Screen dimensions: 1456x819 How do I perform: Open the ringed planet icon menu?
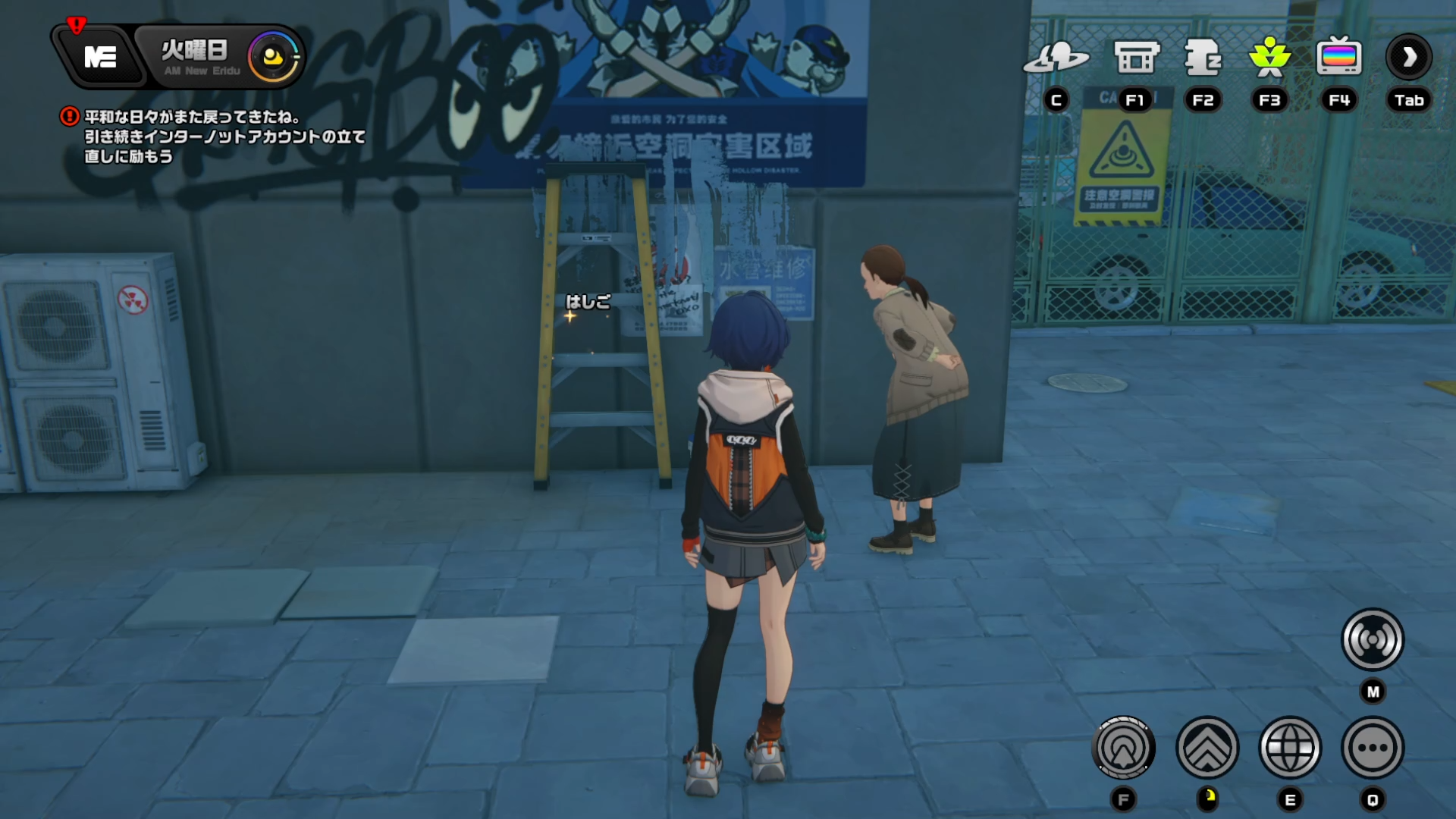coord(1056,58)
